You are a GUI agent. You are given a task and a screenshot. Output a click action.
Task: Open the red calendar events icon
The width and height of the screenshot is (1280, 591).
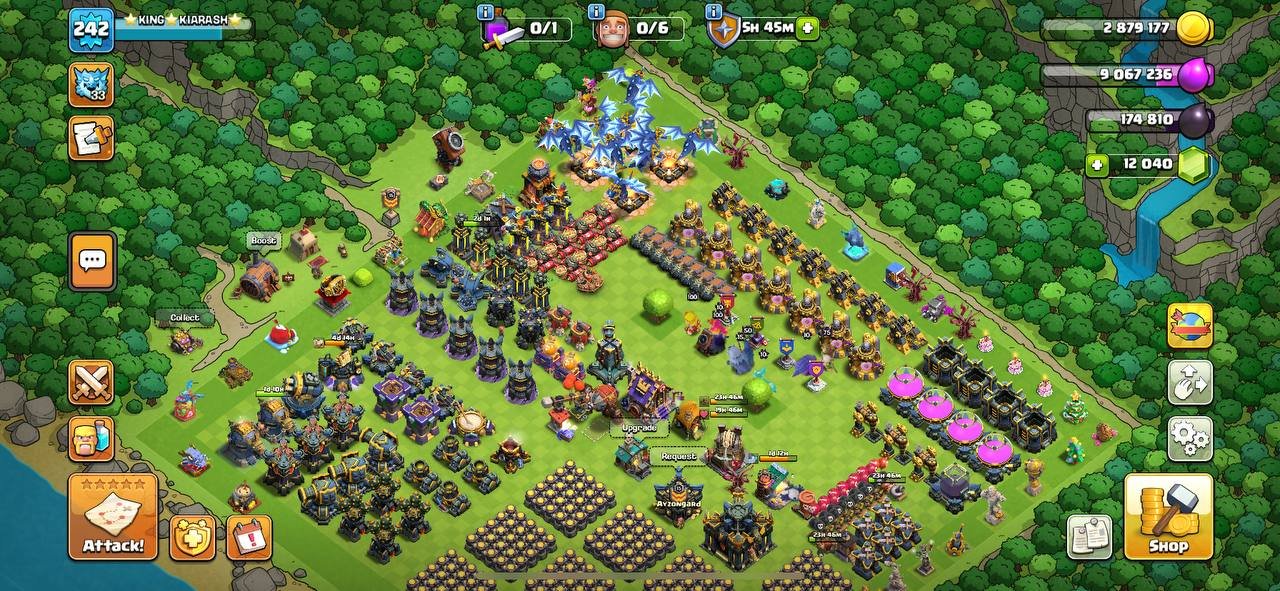click(249, 538)
